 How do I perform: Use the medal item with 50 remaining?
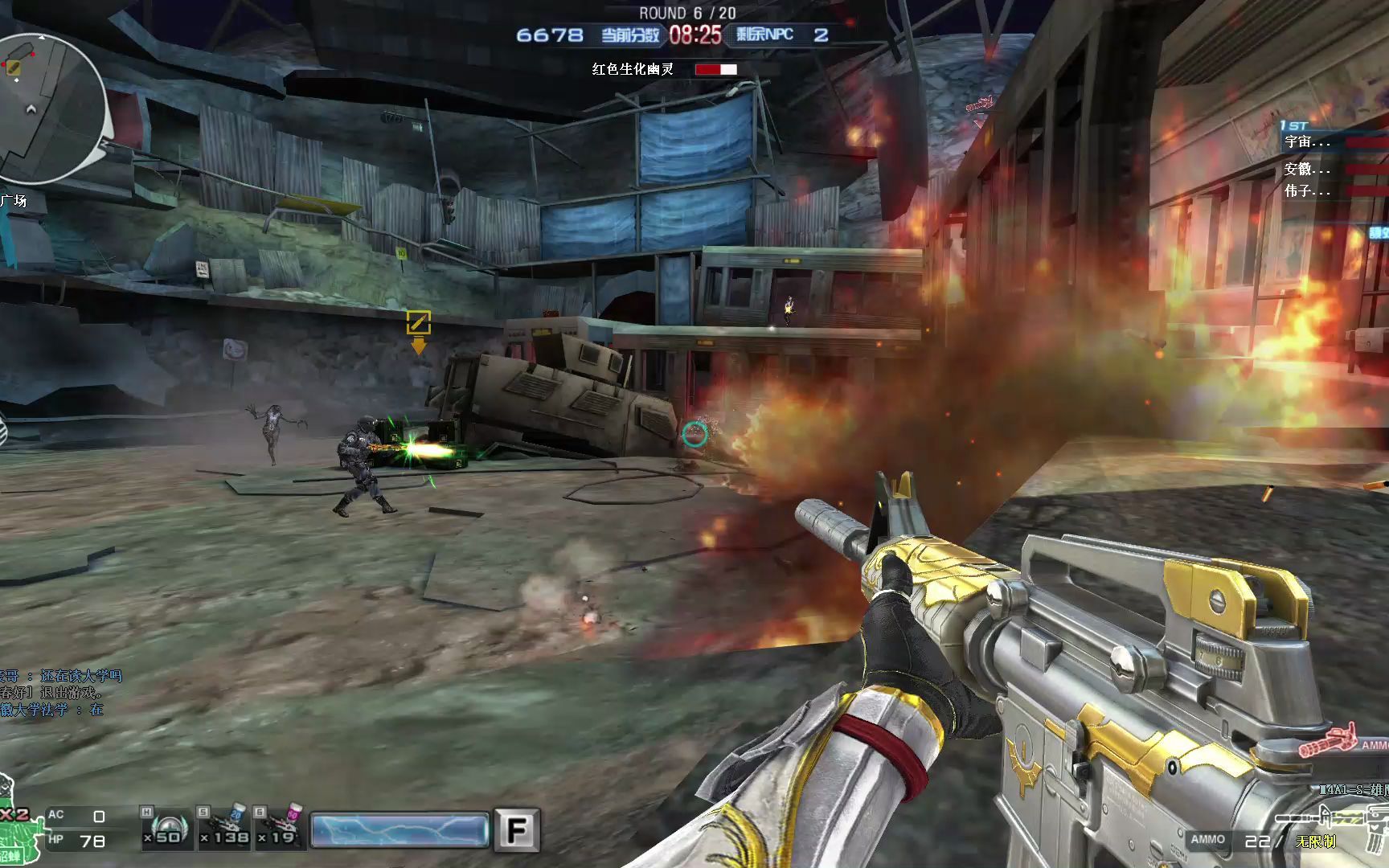166,828
